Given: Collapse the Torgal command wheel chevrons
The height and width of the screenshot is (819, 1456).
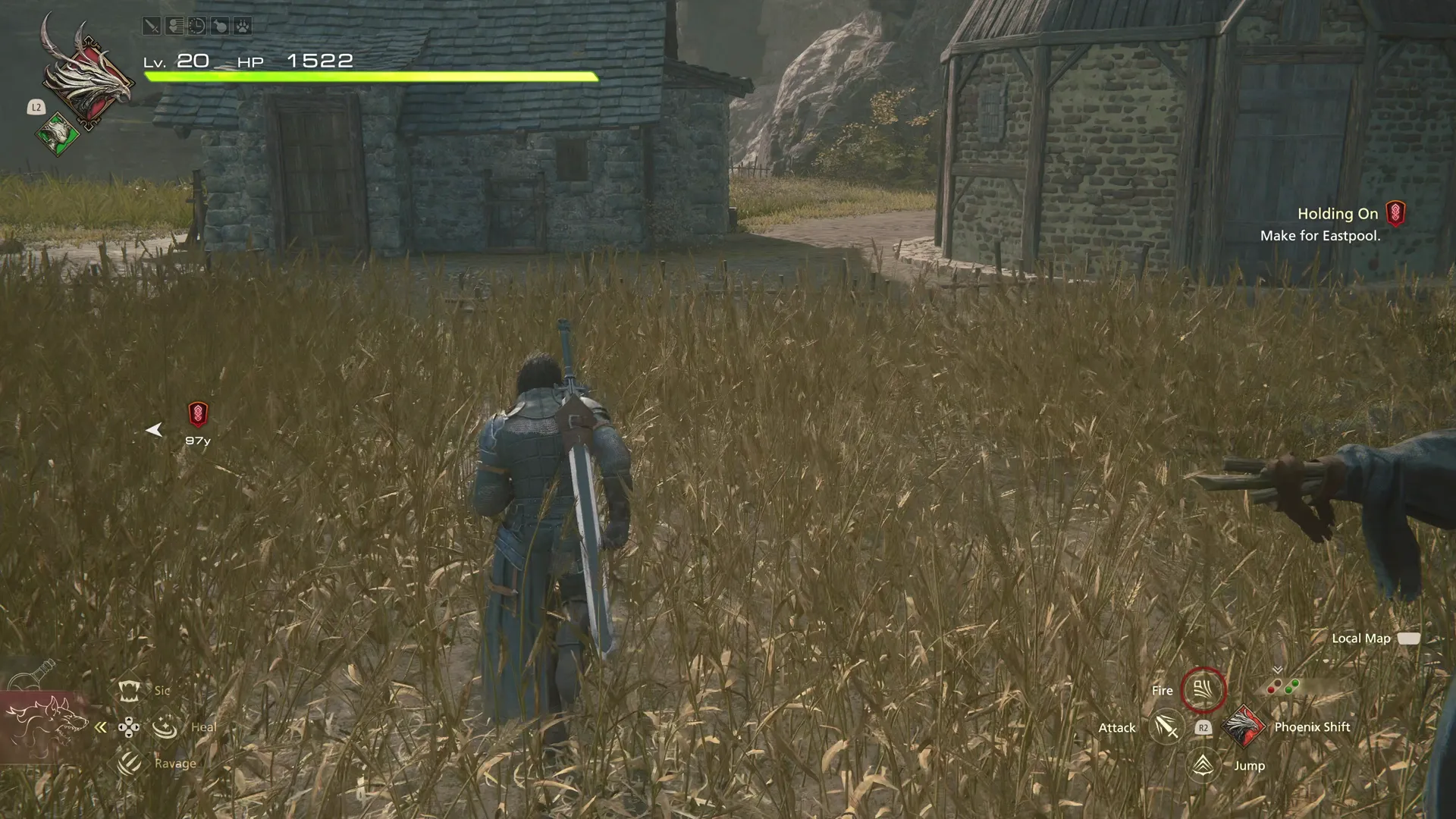Looking at the screenshot, I should 100,728.
